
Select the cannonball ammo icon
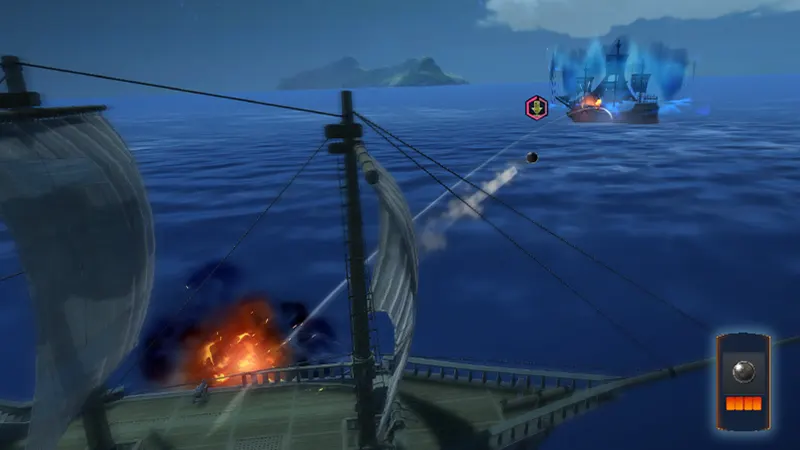[x=743, y=371]
